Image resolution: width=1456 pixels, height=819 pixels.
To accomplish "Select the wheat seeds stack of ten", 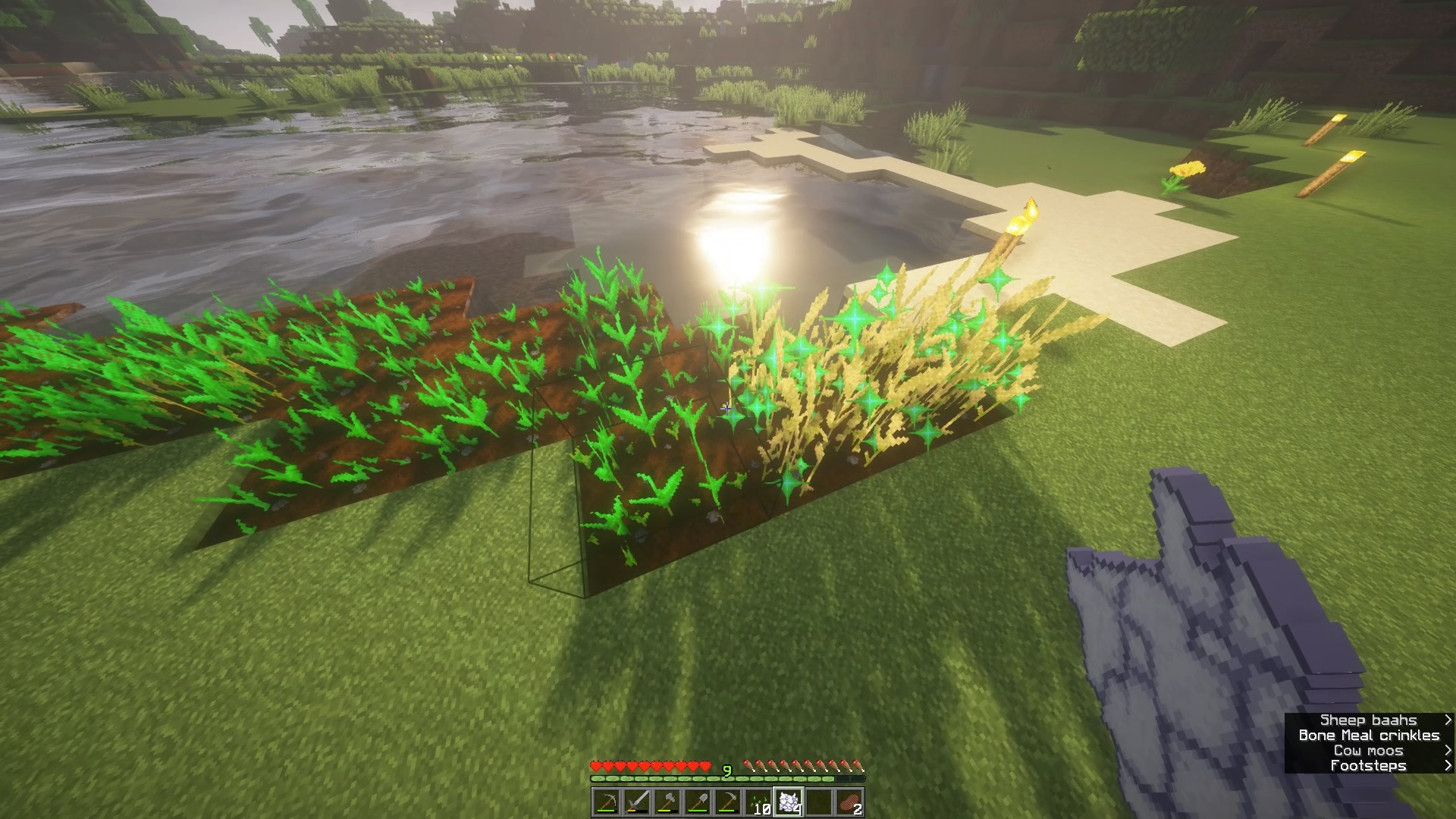I will click(758, 802).
